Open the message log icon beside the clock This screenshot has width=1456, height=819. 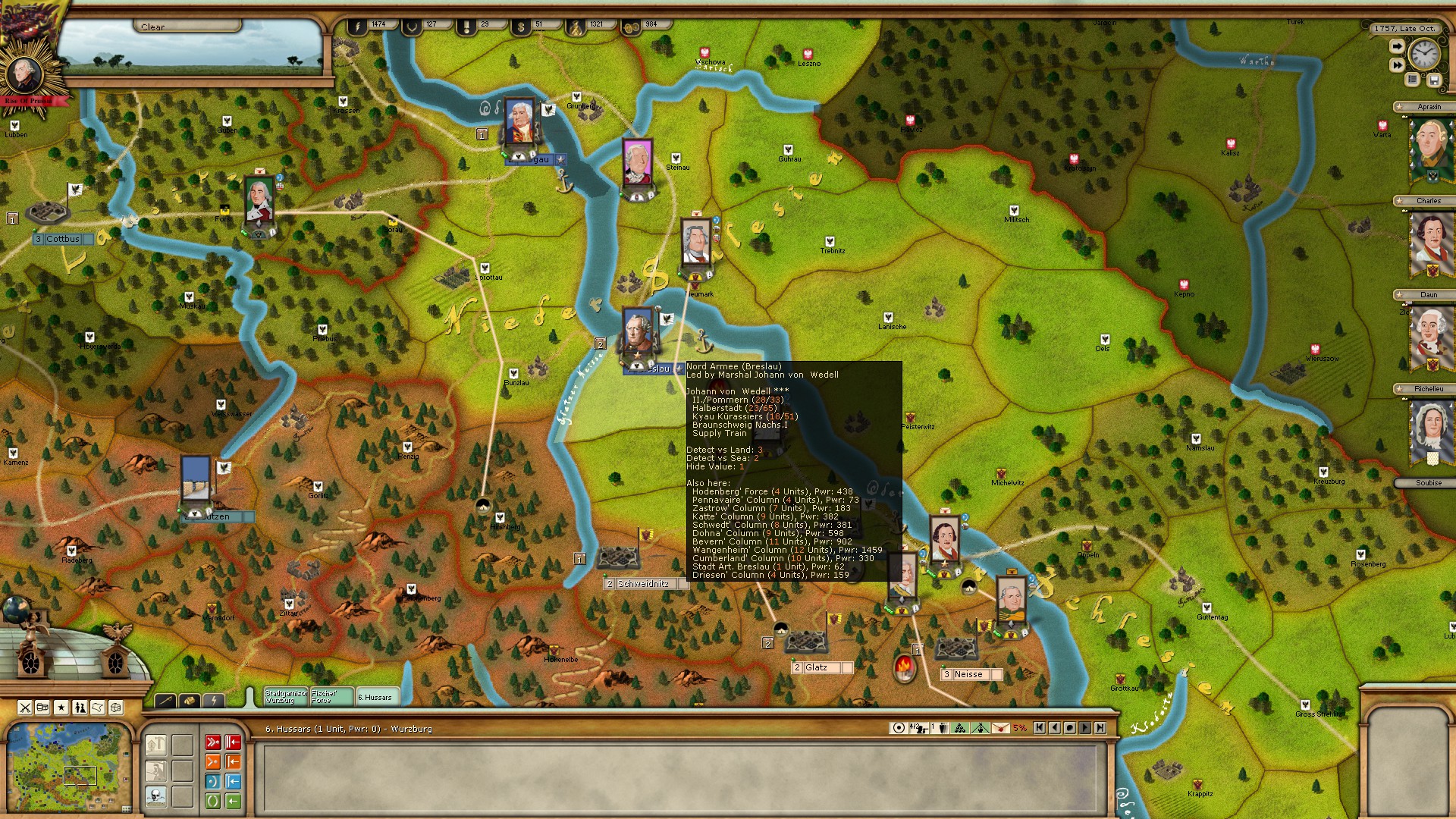coord(1412,80)
